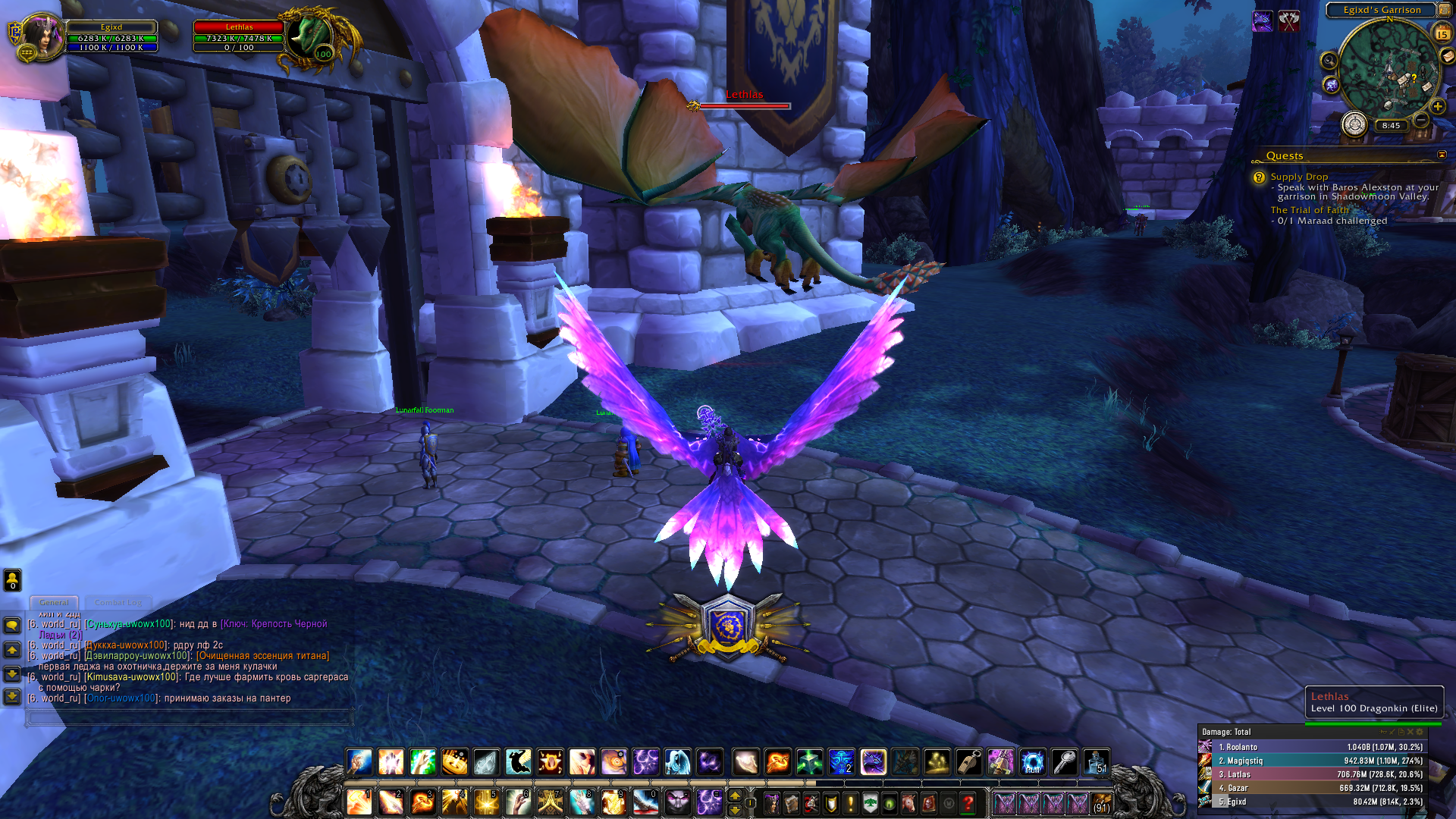Zoom in the minimap with the plus button
Image resolution: width=1456 pixels, height=819 pixels.
pyautogui.click(x=1437, y=107)
